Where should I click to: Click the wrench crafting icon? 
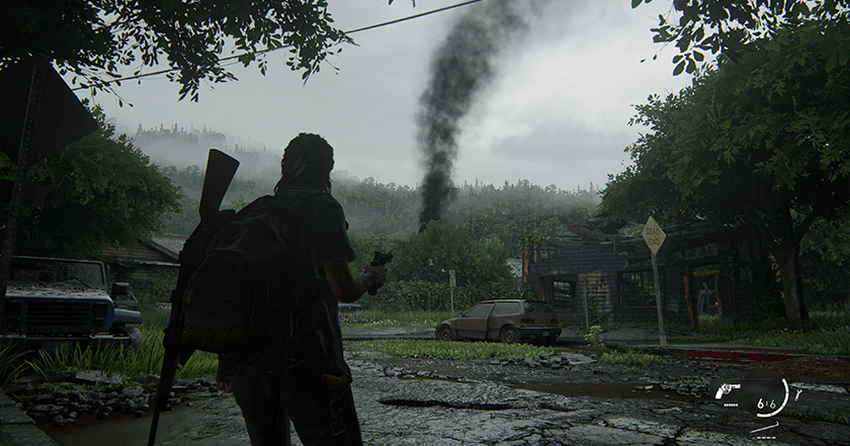[x=798, y=394]
